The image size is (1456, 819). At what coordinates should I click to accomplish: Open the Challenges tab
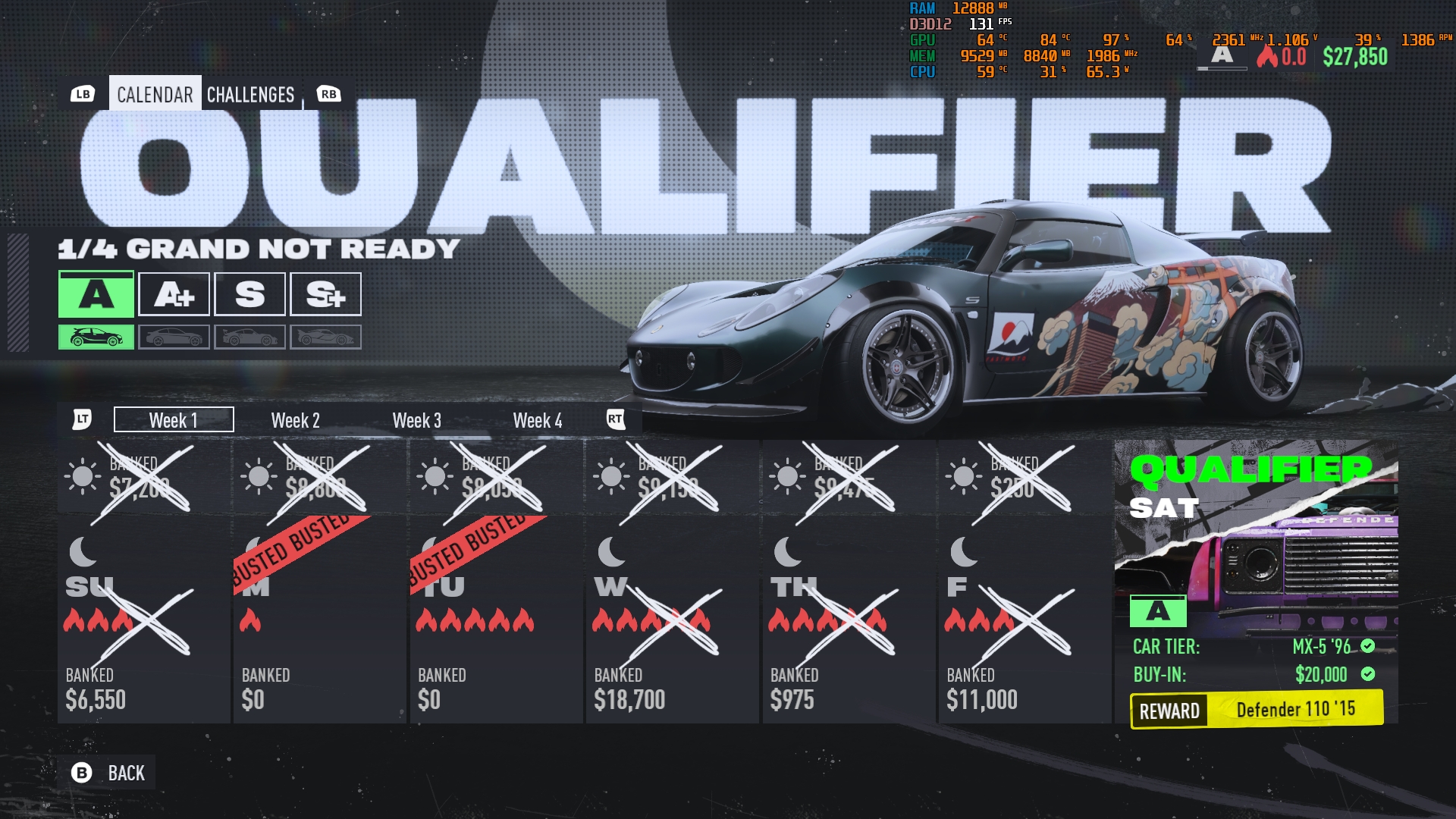point(250,94)
